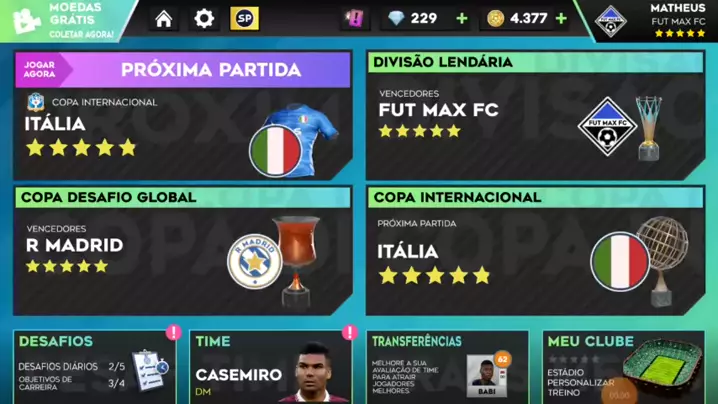View the Copa Desafio Global panel

click(182, 250)
